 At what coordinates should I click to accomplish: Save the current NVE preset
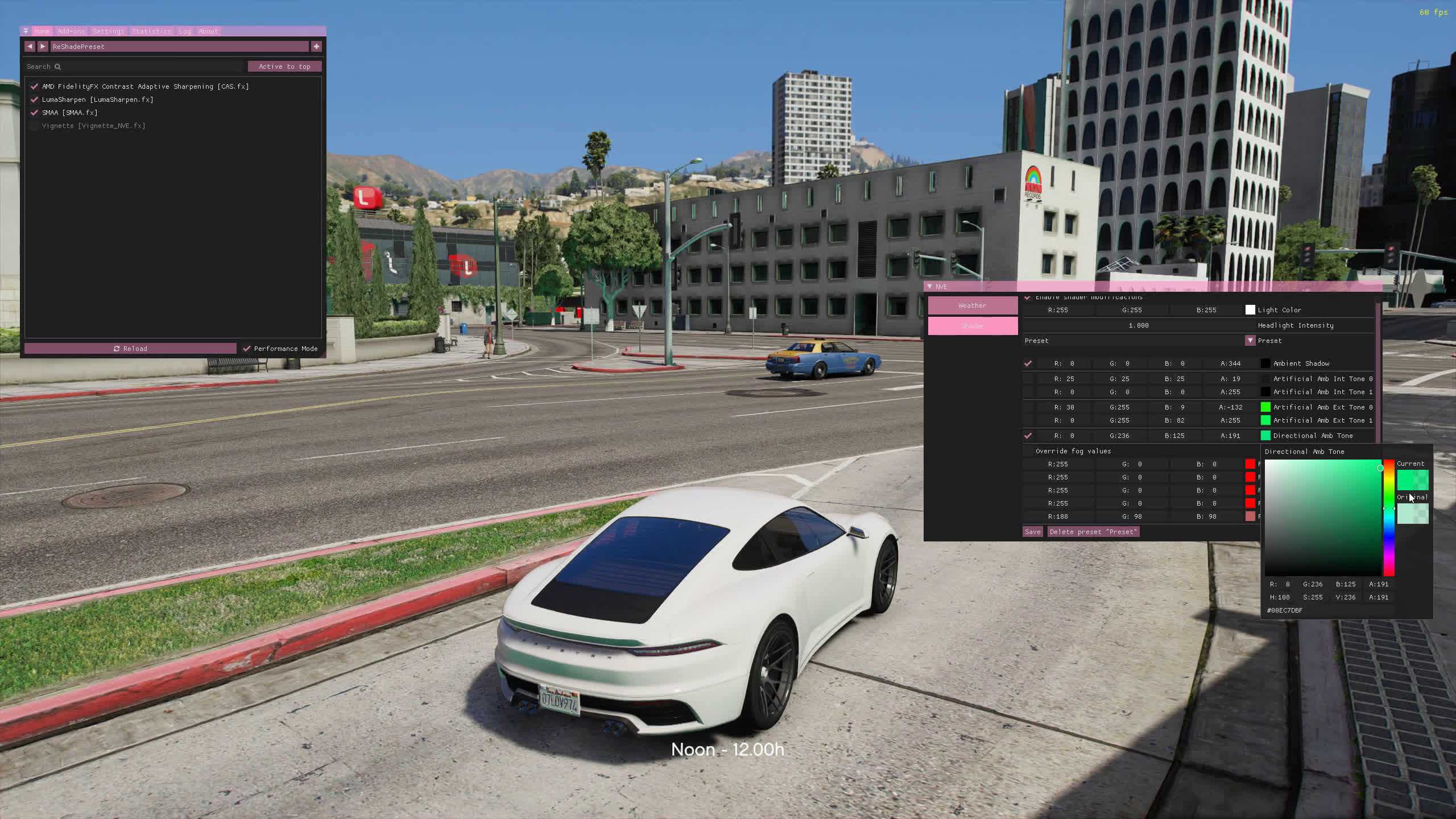(x=1032, y=532)
